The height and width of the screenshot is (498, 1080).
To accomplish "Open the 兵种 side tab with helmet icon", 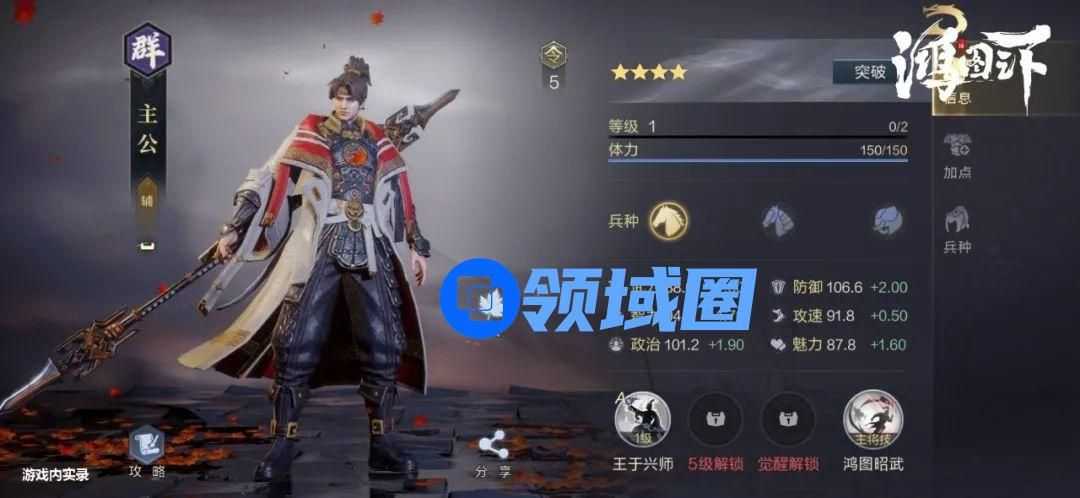I will click(958, 228).
